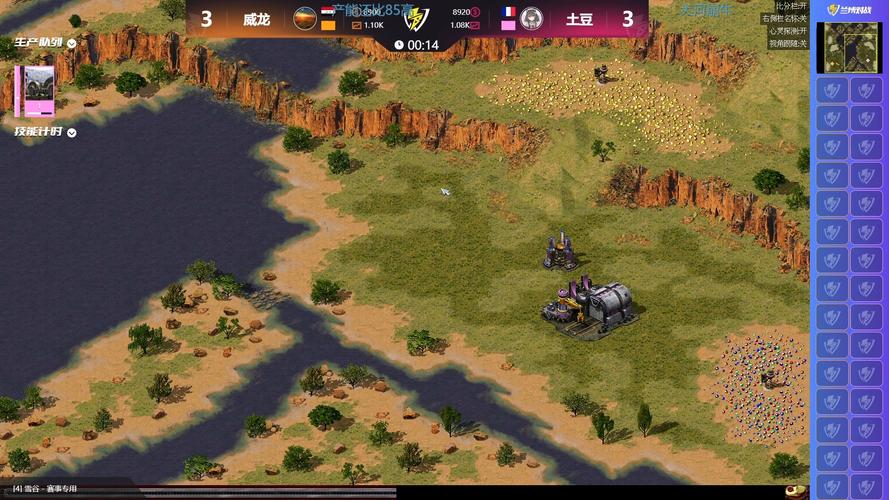889x500 pixels.
Task: Toggle the 视角跟随 camera follow option
Action: [787, 44]
